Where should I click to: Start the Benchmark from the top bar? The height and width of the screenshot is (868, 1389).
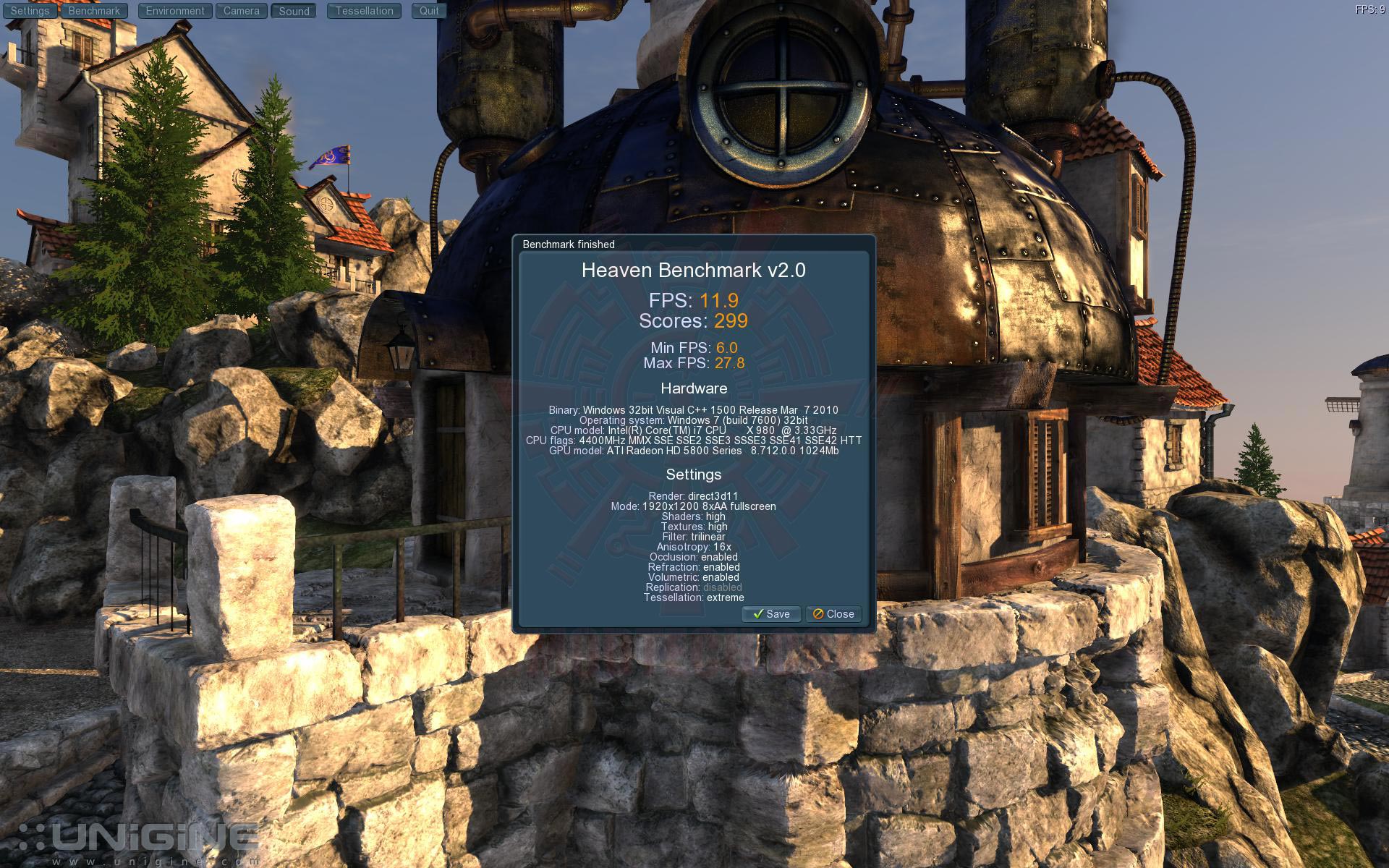point(94,11)
